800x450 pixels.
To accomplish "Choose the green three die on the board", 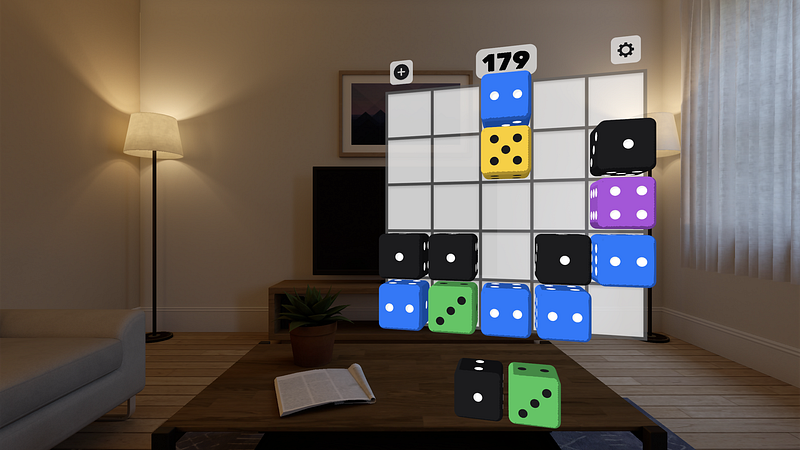I will point(453,307).
